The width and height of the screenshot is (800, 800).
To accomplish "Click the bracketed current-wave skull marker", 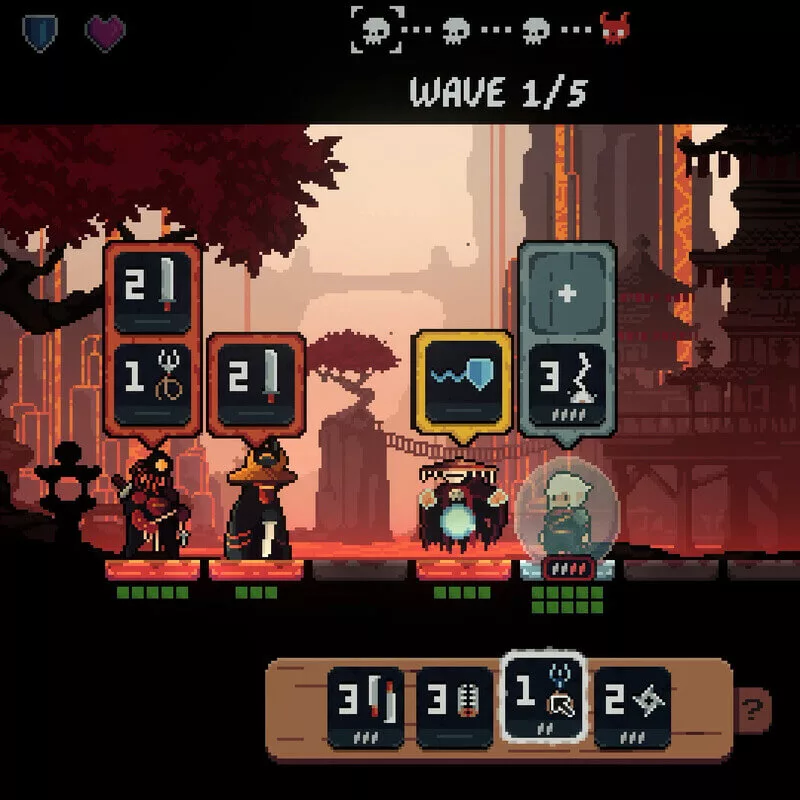I will (379, 30).
